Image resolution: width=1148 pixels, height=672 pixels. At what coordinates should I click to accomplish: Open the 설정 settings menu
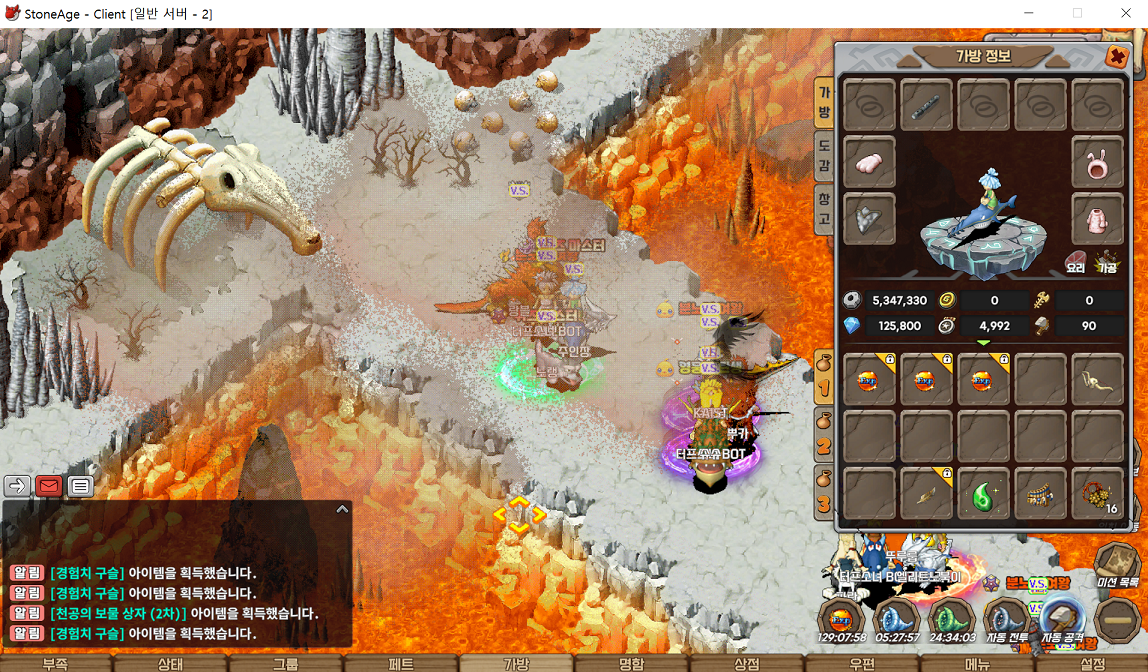(x=1092, y=663)
